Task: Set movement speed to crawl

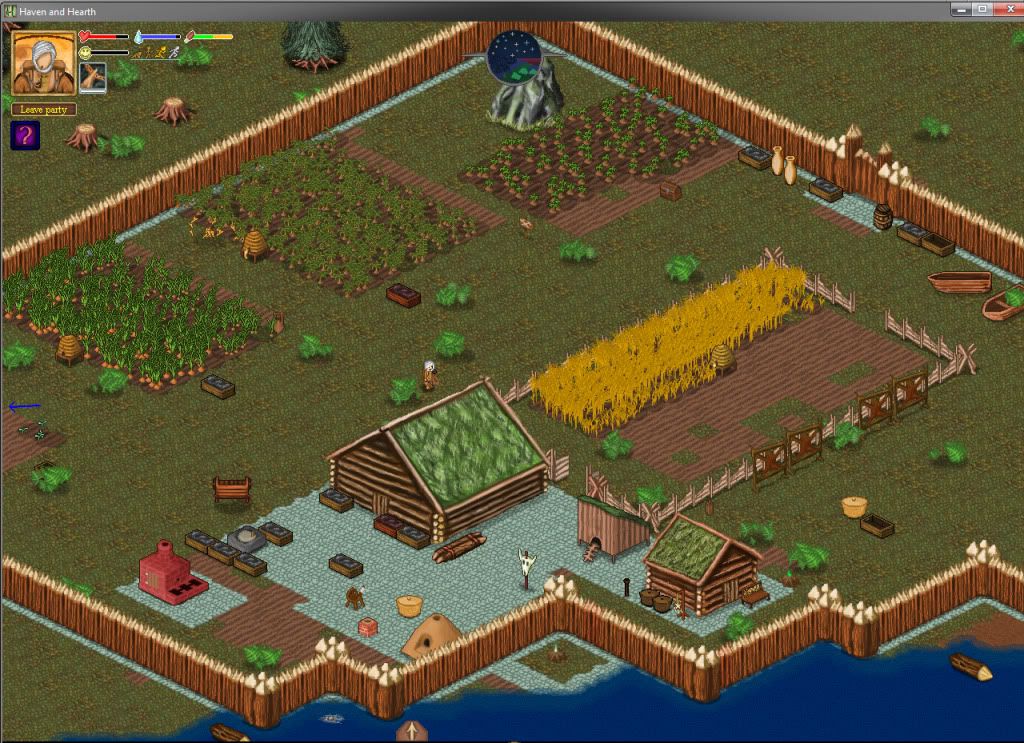Action: tap(137, 53)
